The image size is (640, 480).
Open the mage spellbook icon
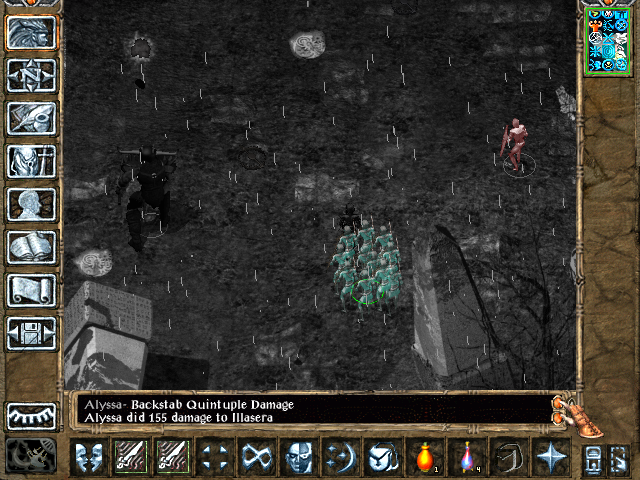pos(32,247)
